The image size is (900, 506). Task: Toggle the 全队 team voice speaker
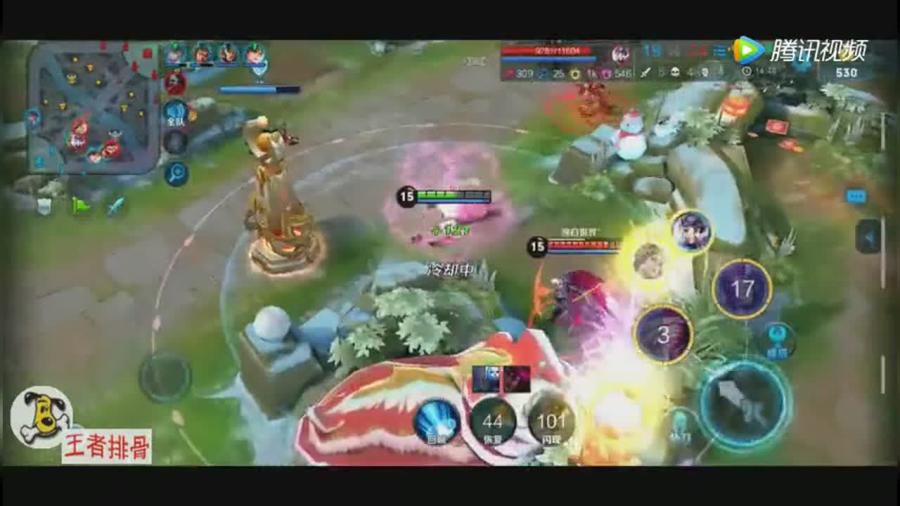(x=176, y=113)
